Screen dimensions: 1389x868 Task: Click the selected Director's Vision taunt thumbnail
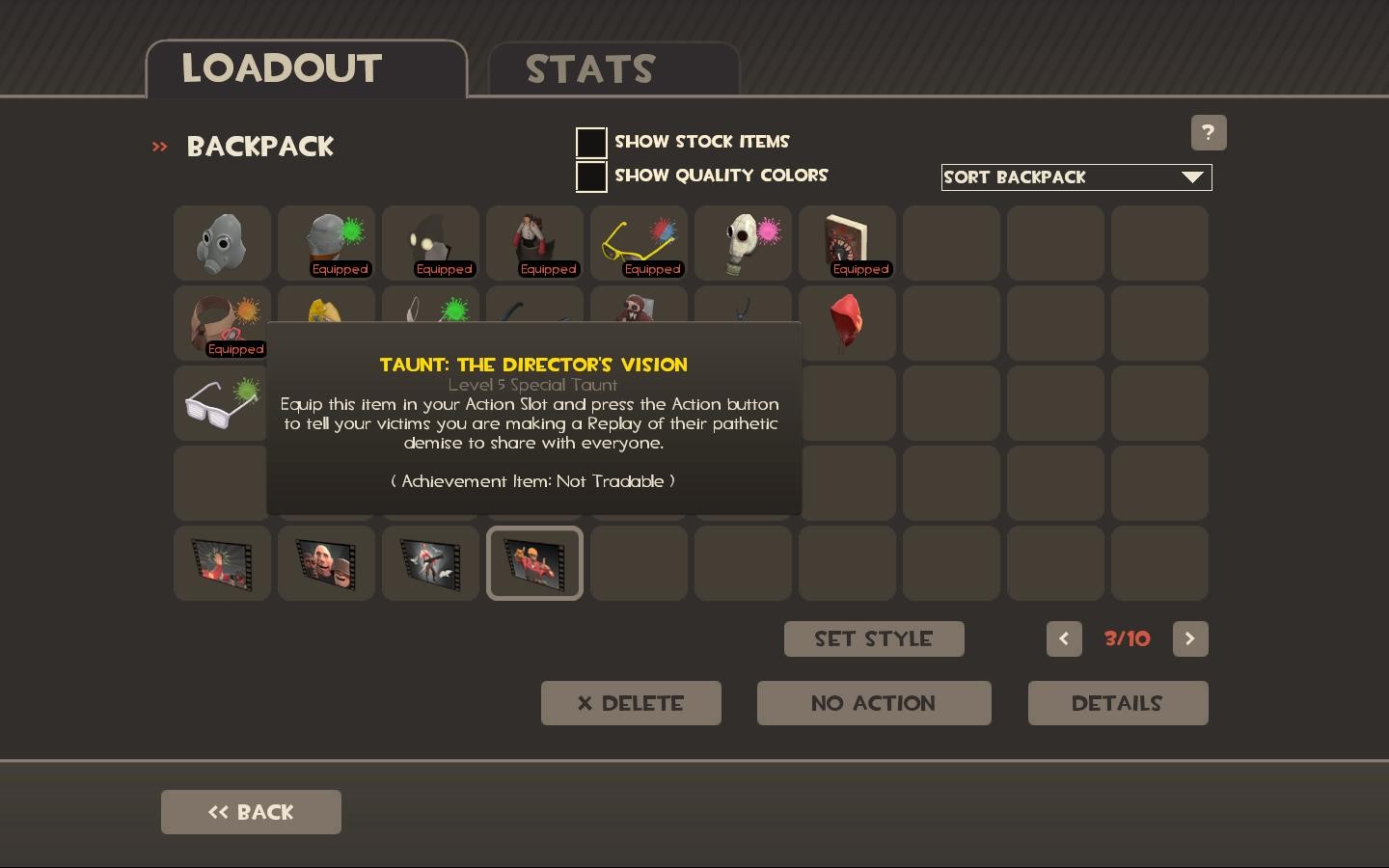[534, 563]
